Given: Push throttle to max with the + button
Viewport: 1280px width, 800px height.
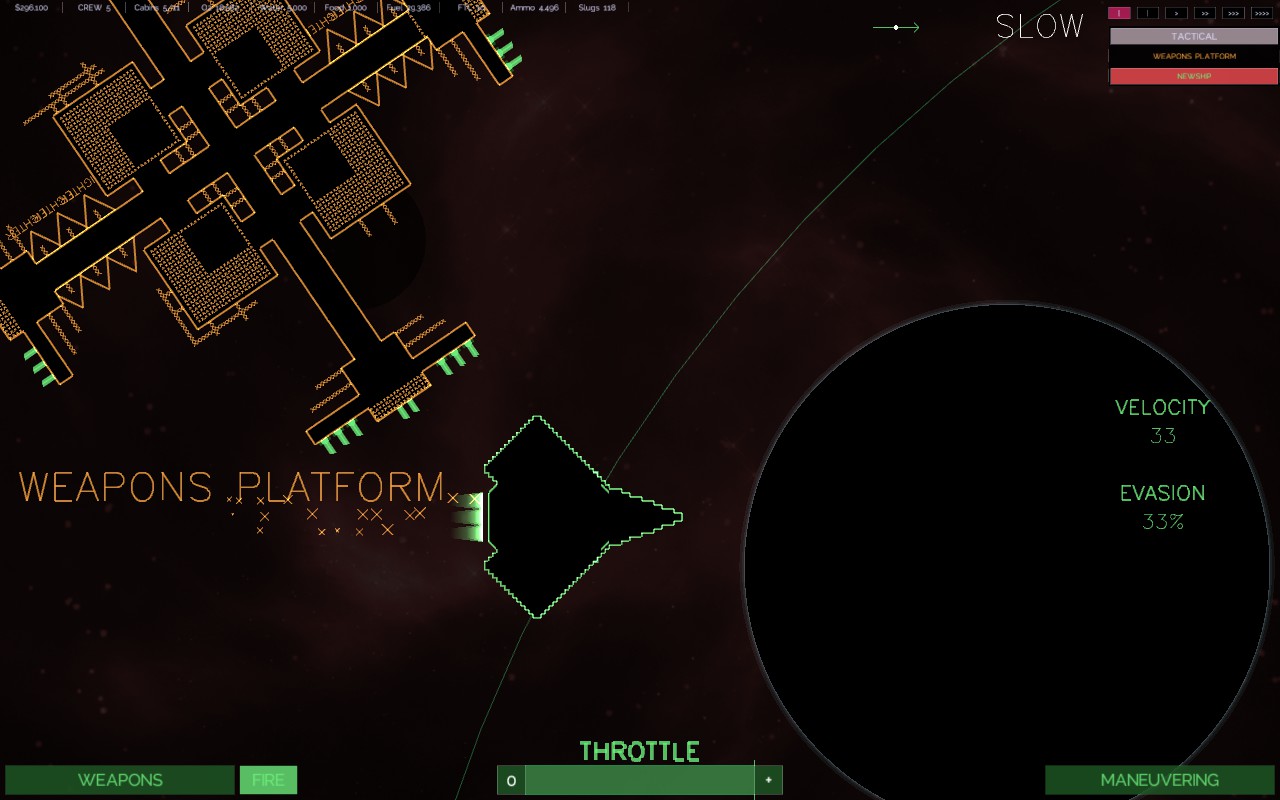Looking at the screenshot, I should click(x=768, y=780).
